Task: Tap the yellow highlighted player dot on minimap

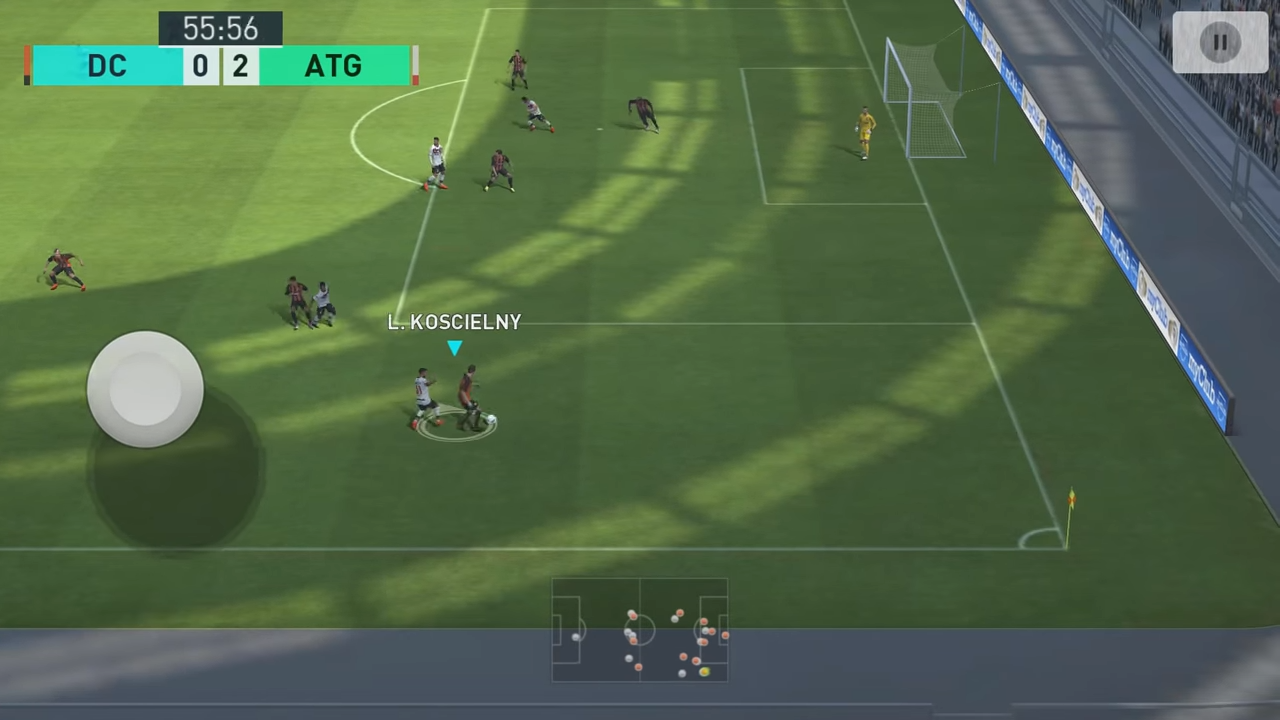Action: (705, 672)
